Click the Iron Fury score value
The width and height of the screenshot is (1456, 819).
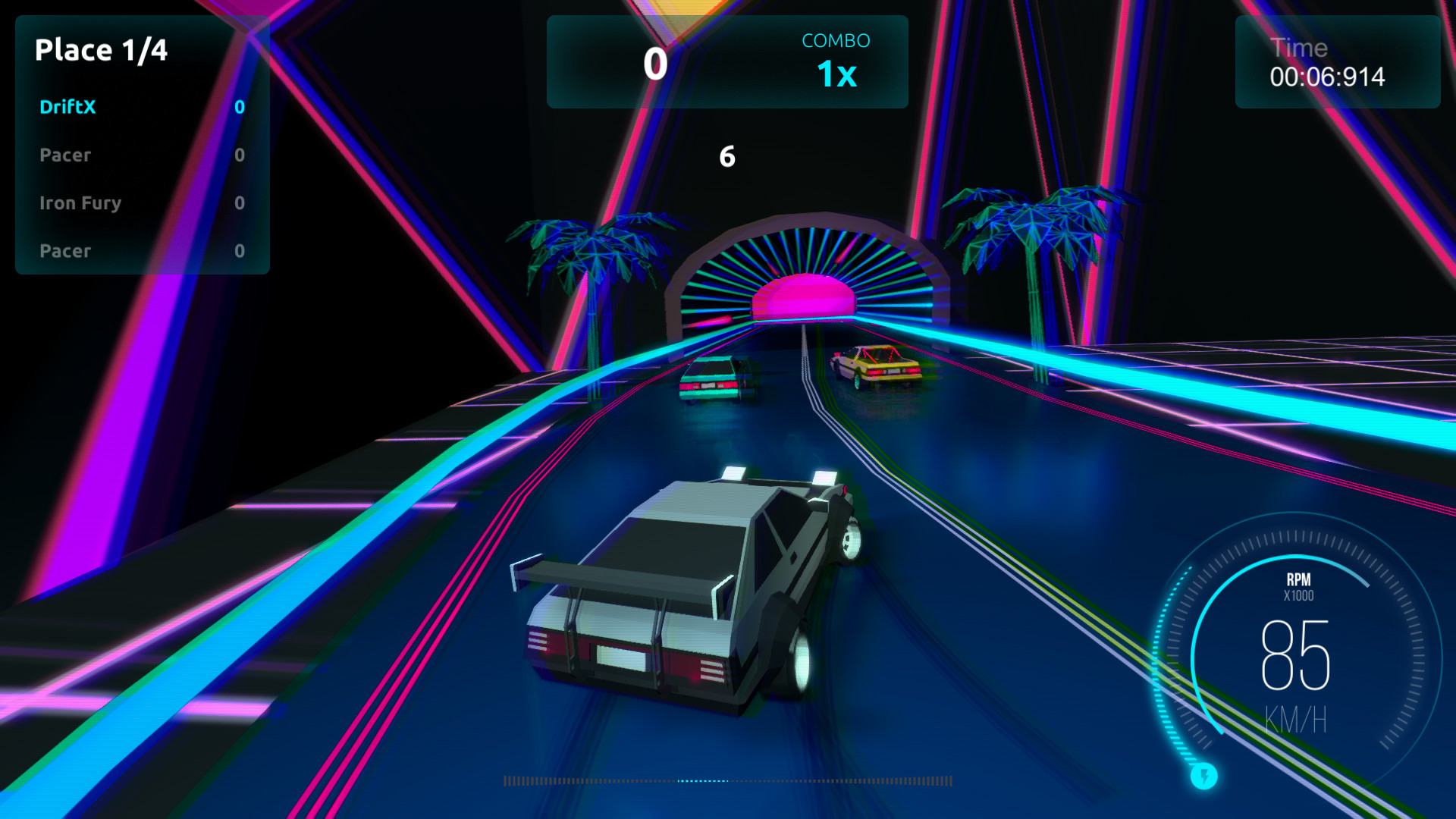[x=239, y=203]
